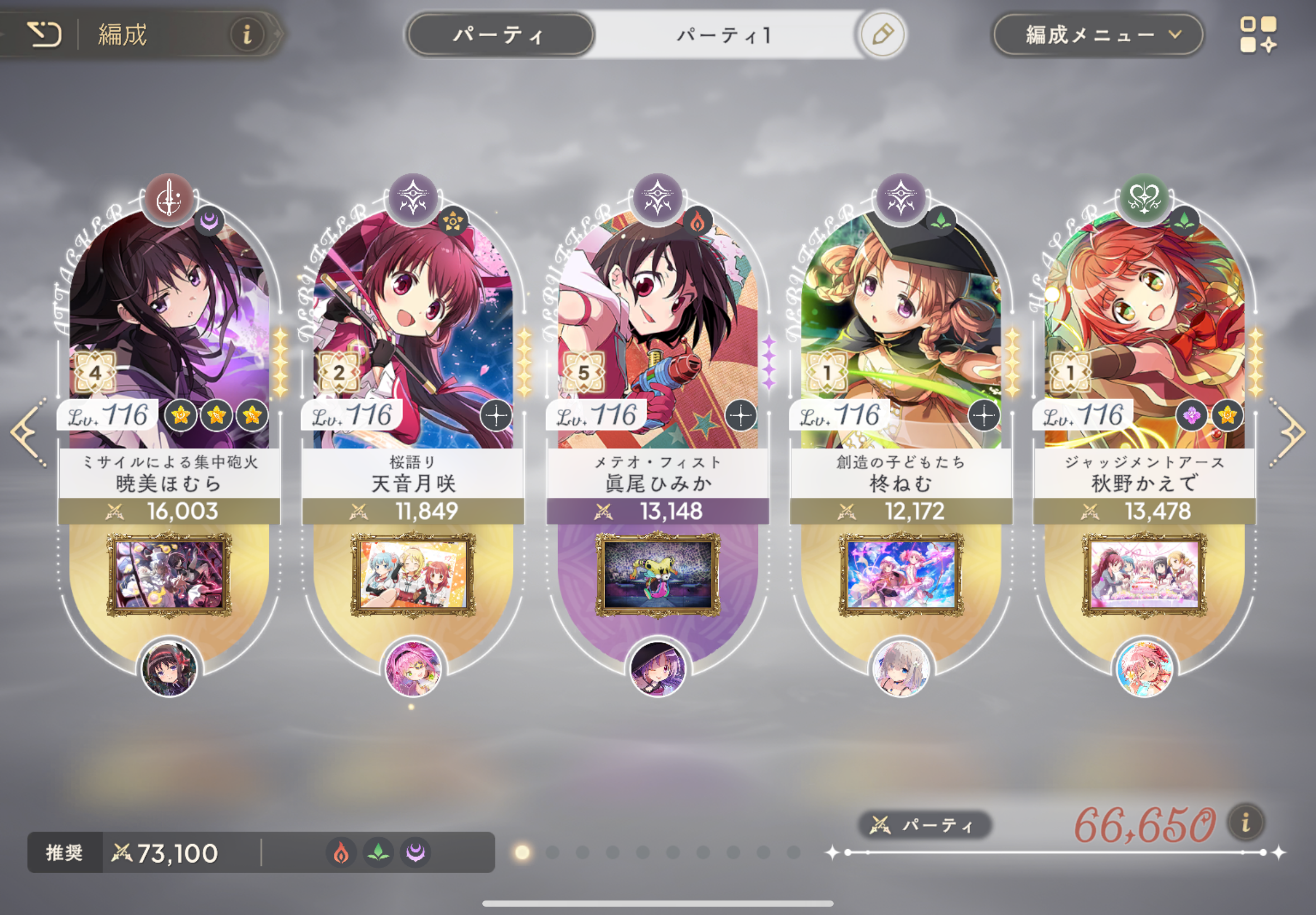Open the 編成 info button
1316x915 pixels.
[247, 35]
